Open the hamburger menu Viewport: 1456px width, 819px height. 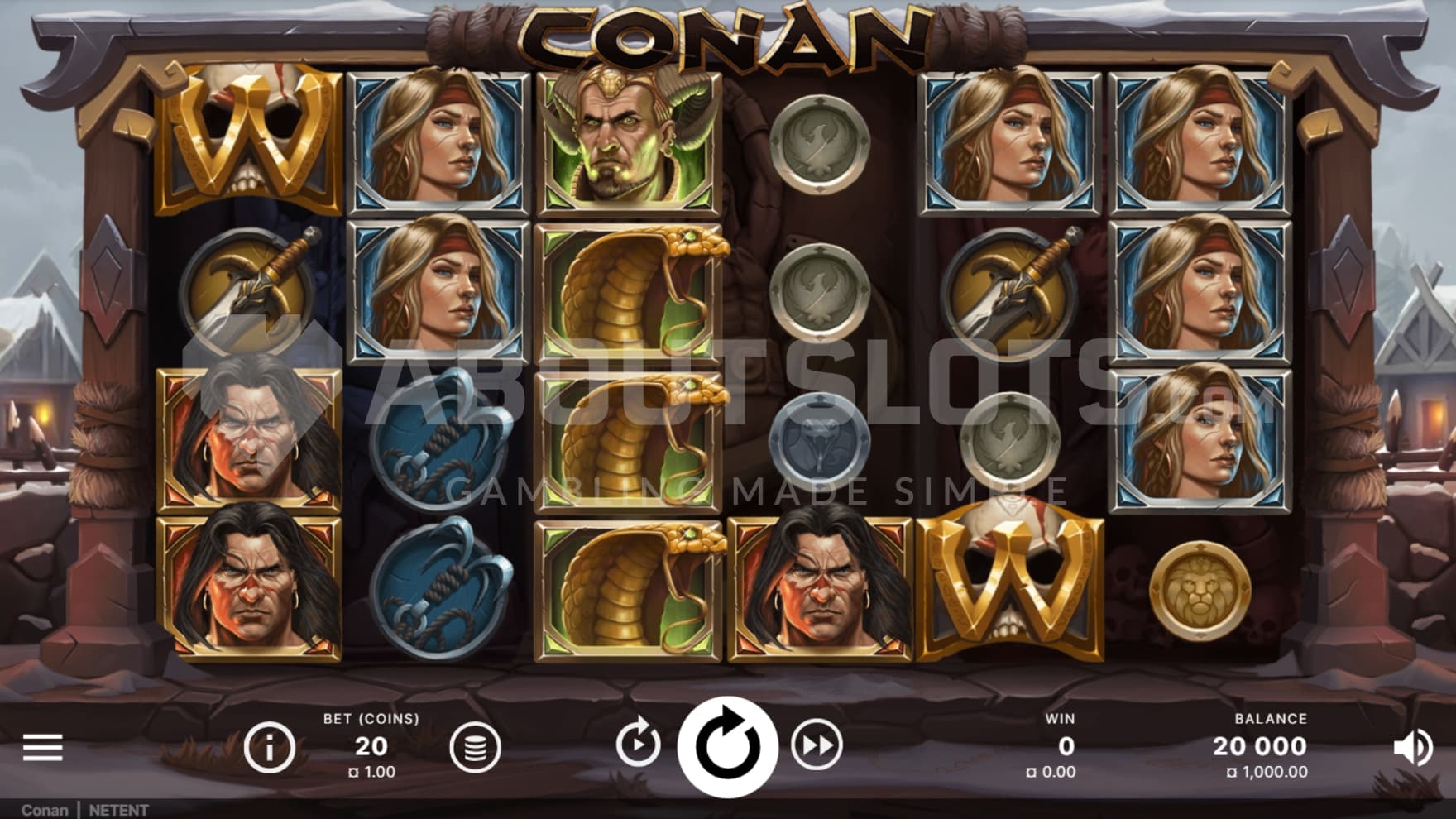[43, 747]
